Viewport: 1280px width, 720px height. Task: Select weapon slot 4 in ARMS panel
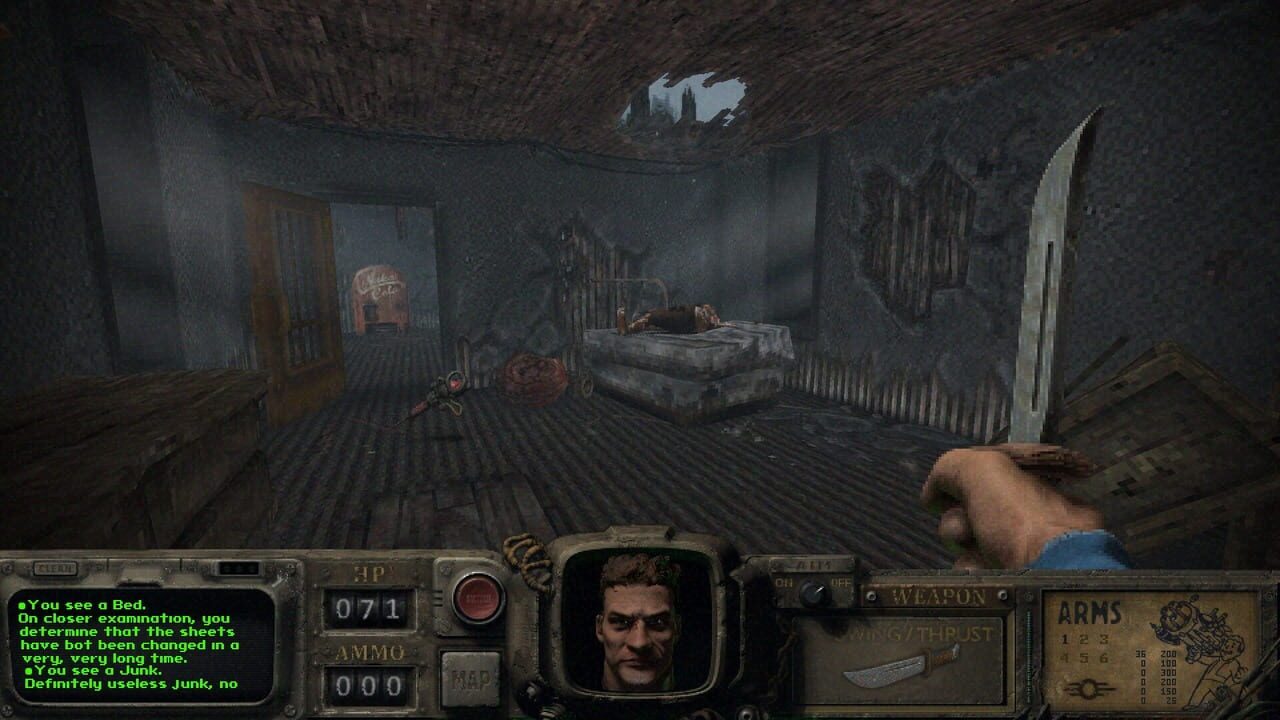[1064, 658]
